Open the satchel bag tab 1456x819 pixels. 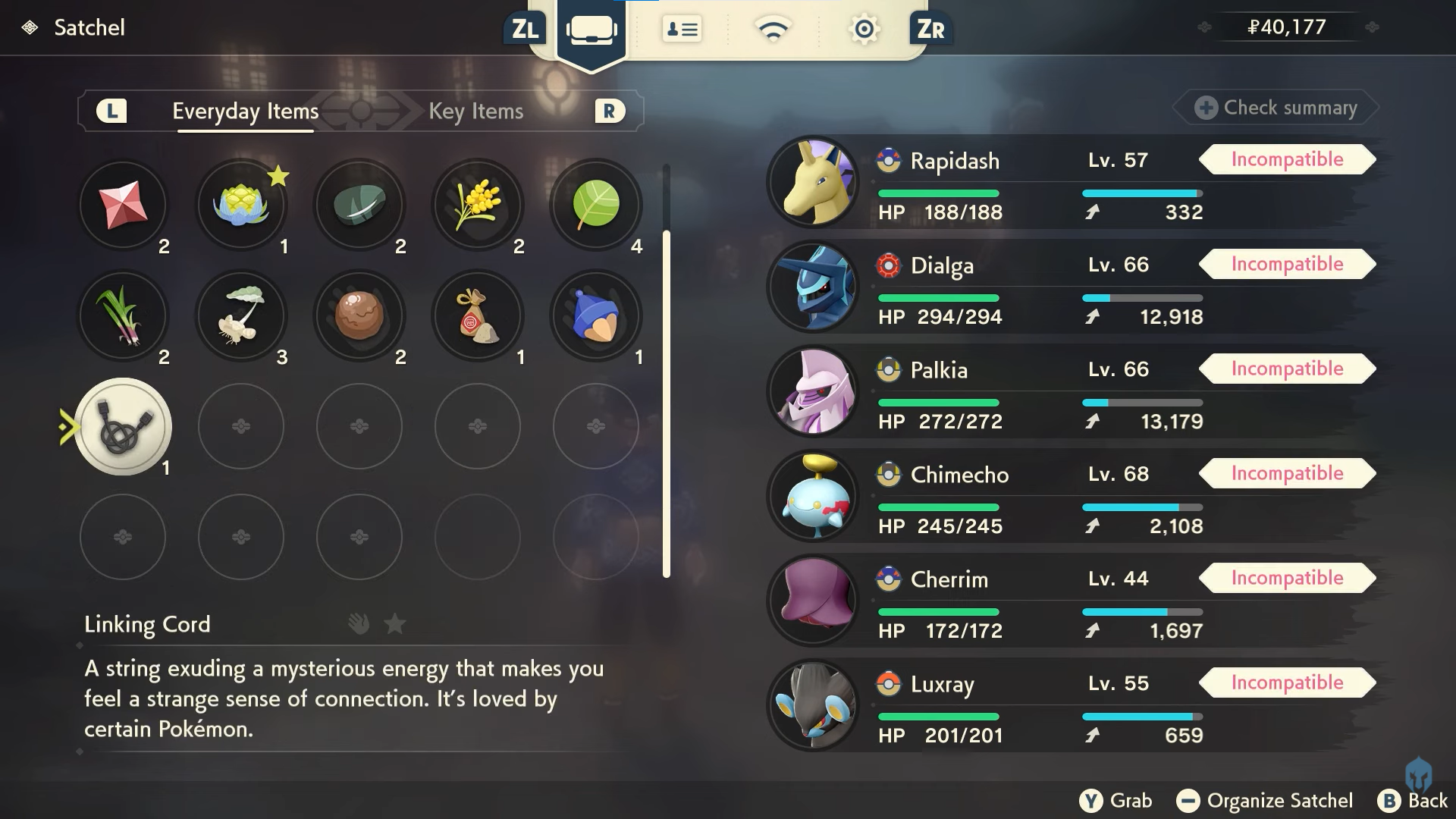(x=591, y=30)
